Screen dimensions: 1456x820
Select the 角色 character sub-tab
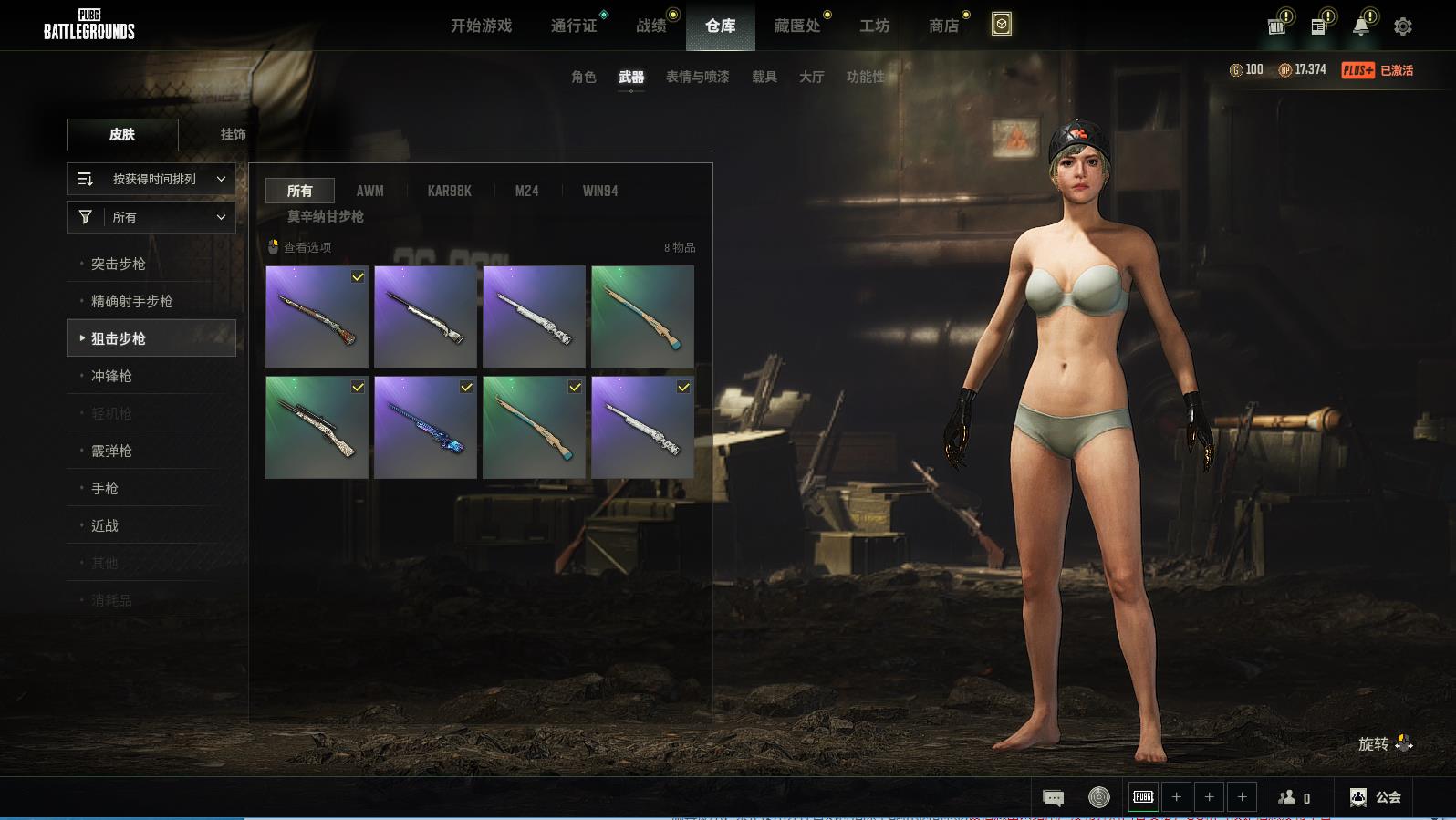point(583,77)
